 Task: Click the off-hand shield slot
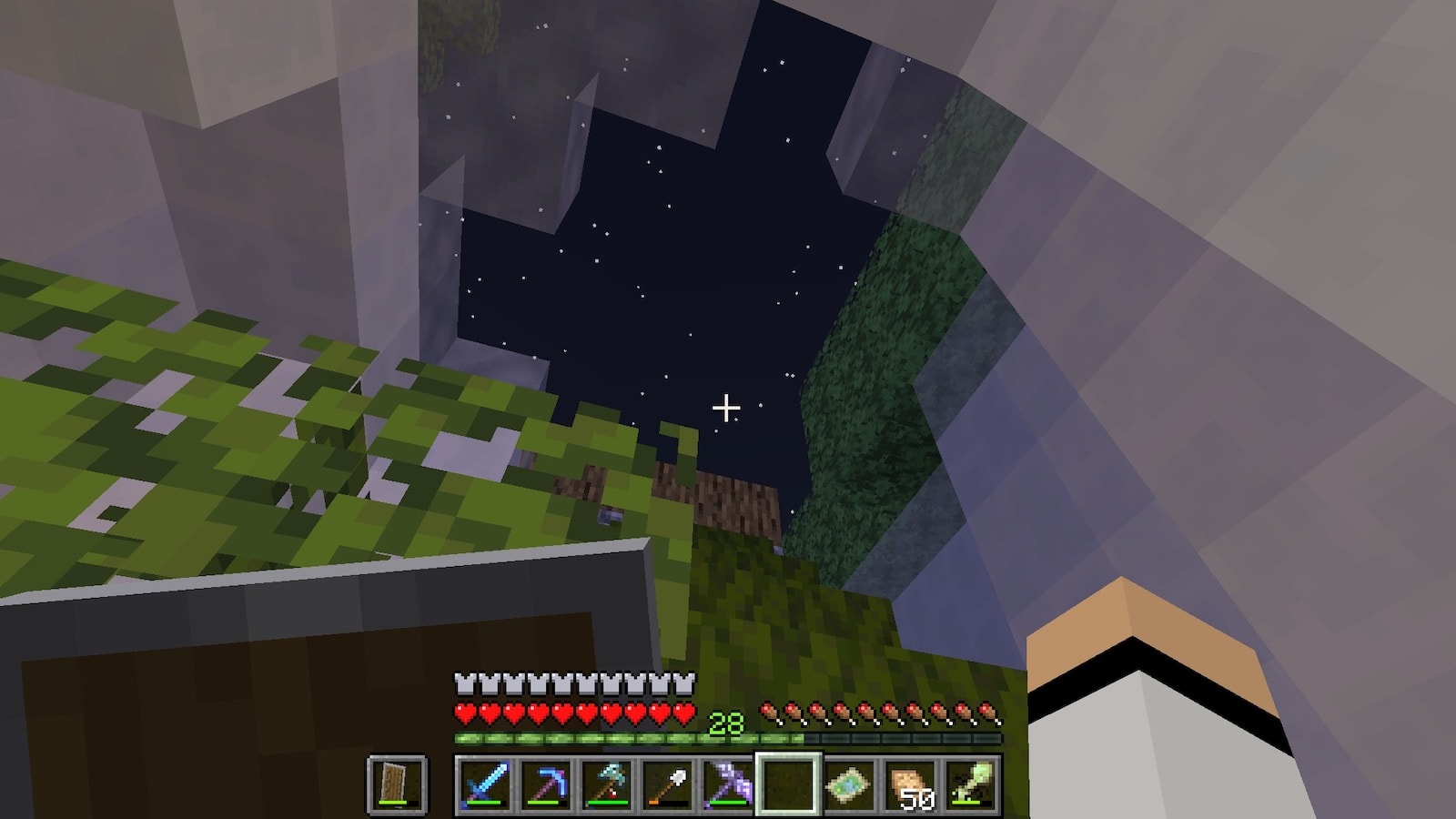click(x=397, y=784)
